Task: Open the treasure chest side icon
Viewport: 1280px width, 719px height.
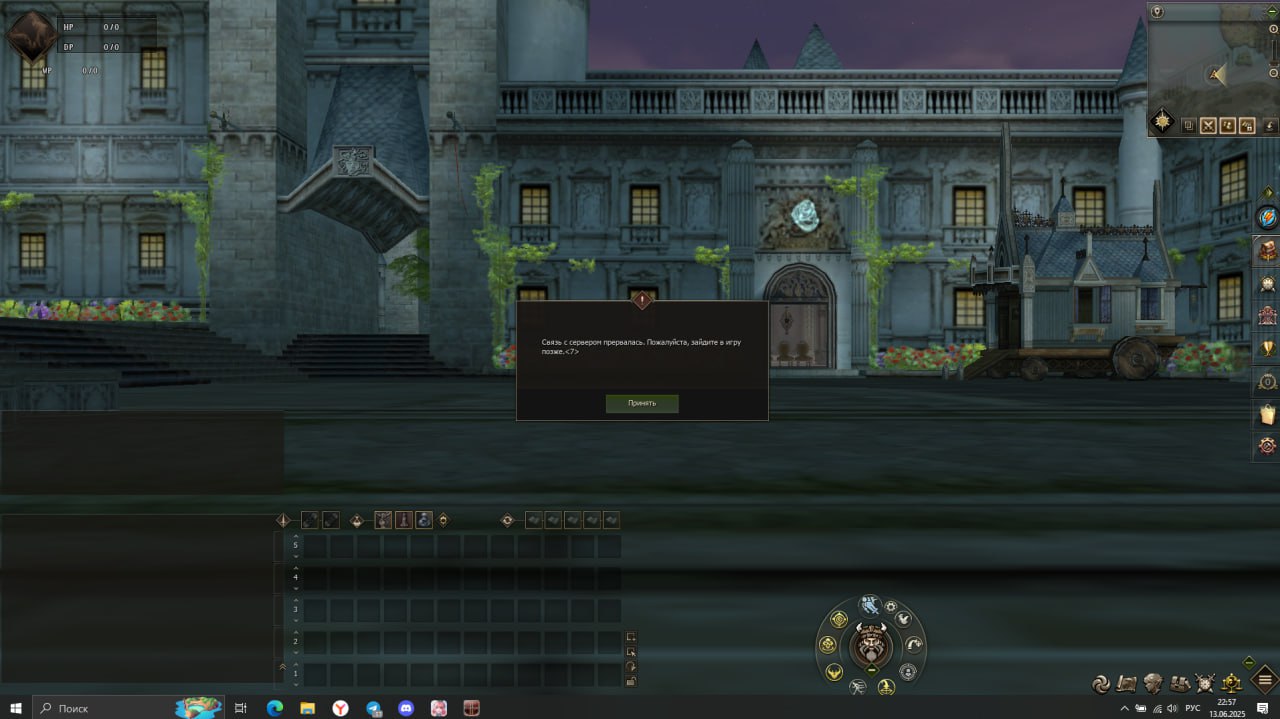Action: (1268, 251)
